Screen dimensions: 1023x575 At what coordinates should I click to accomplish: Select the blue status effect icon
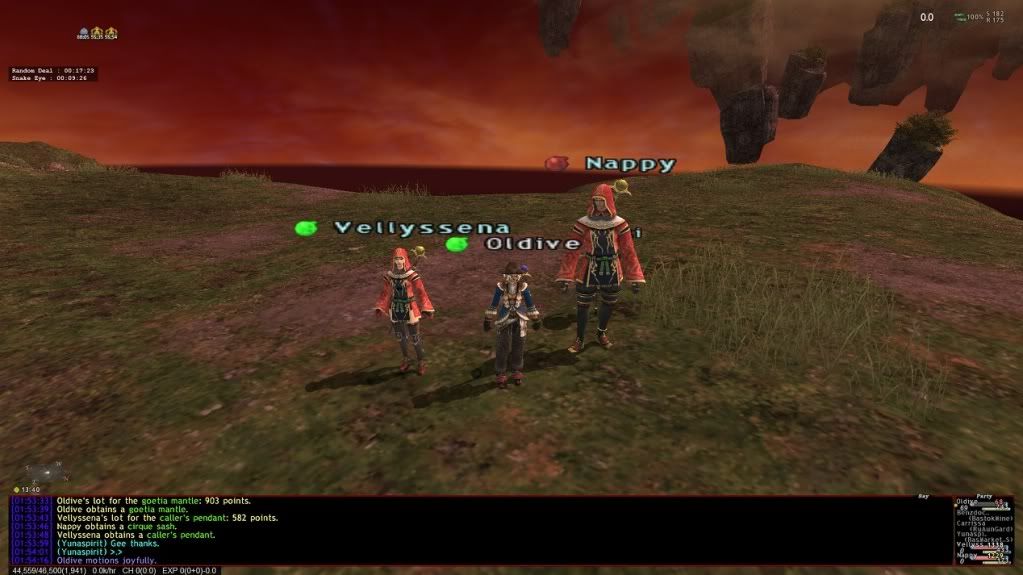coord(85,34)
